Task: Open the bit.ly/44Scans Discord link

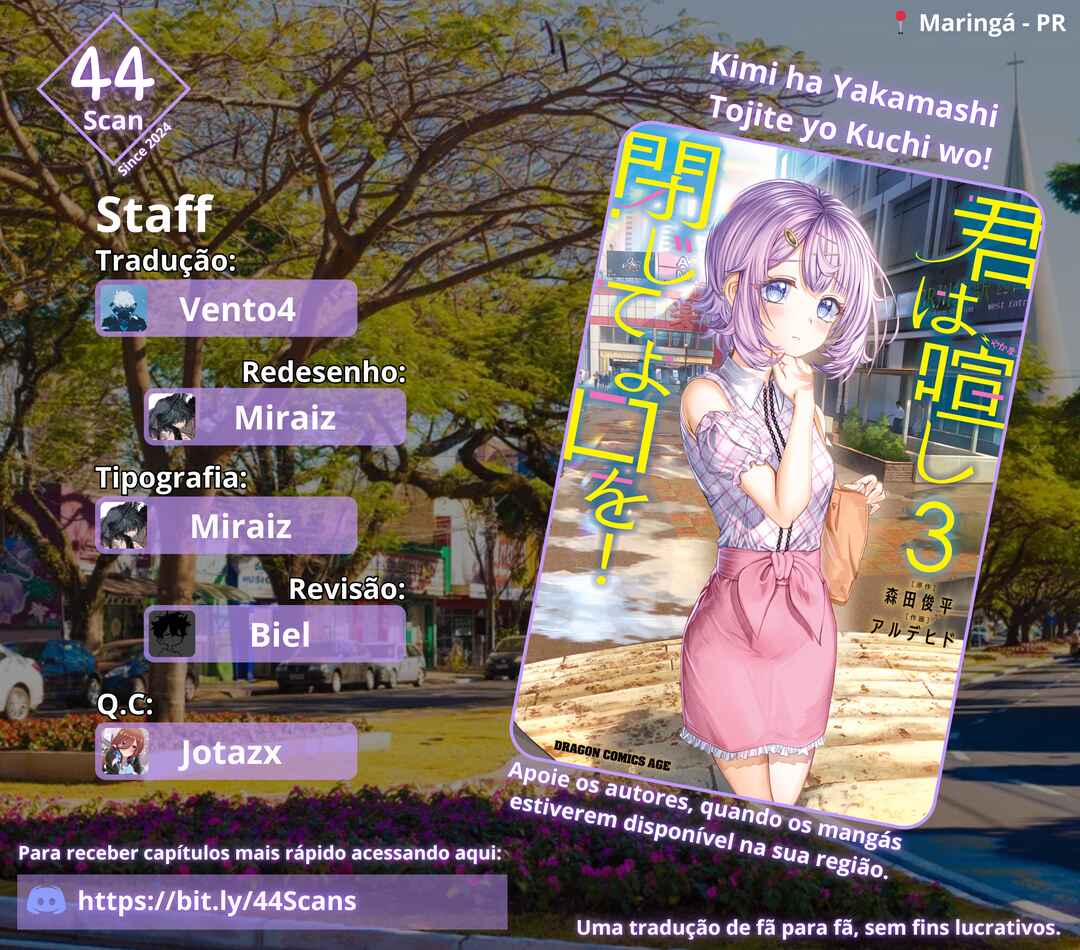Action: 217,901
